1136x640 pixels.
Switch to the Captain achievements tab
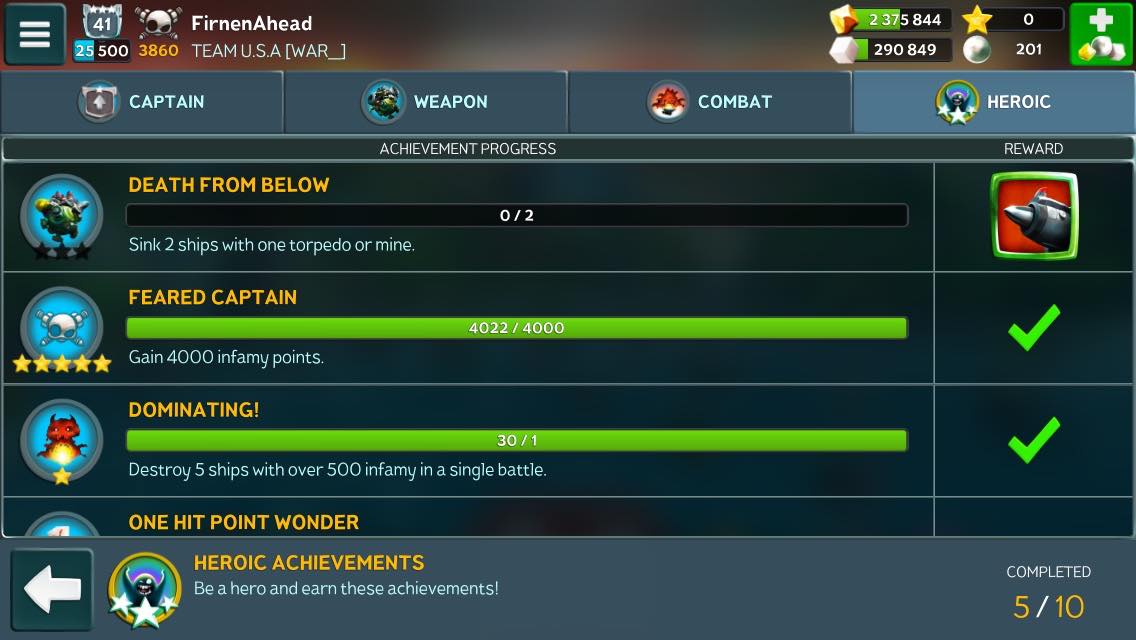point(142,102)
